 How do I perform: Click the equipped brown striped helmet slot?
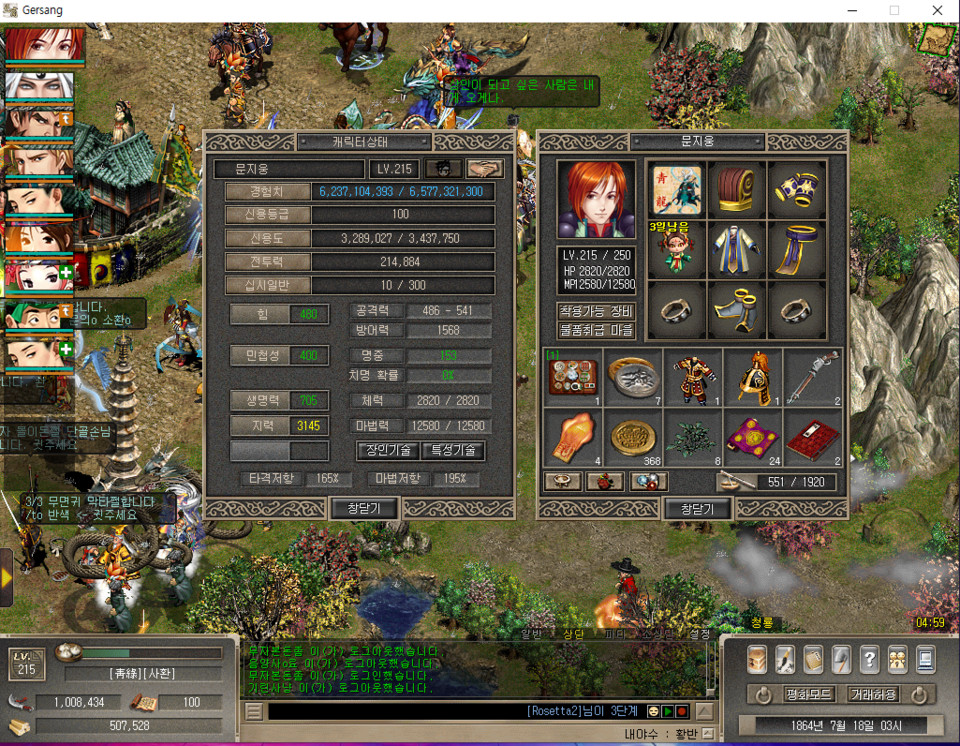click(x=737, y=189)
